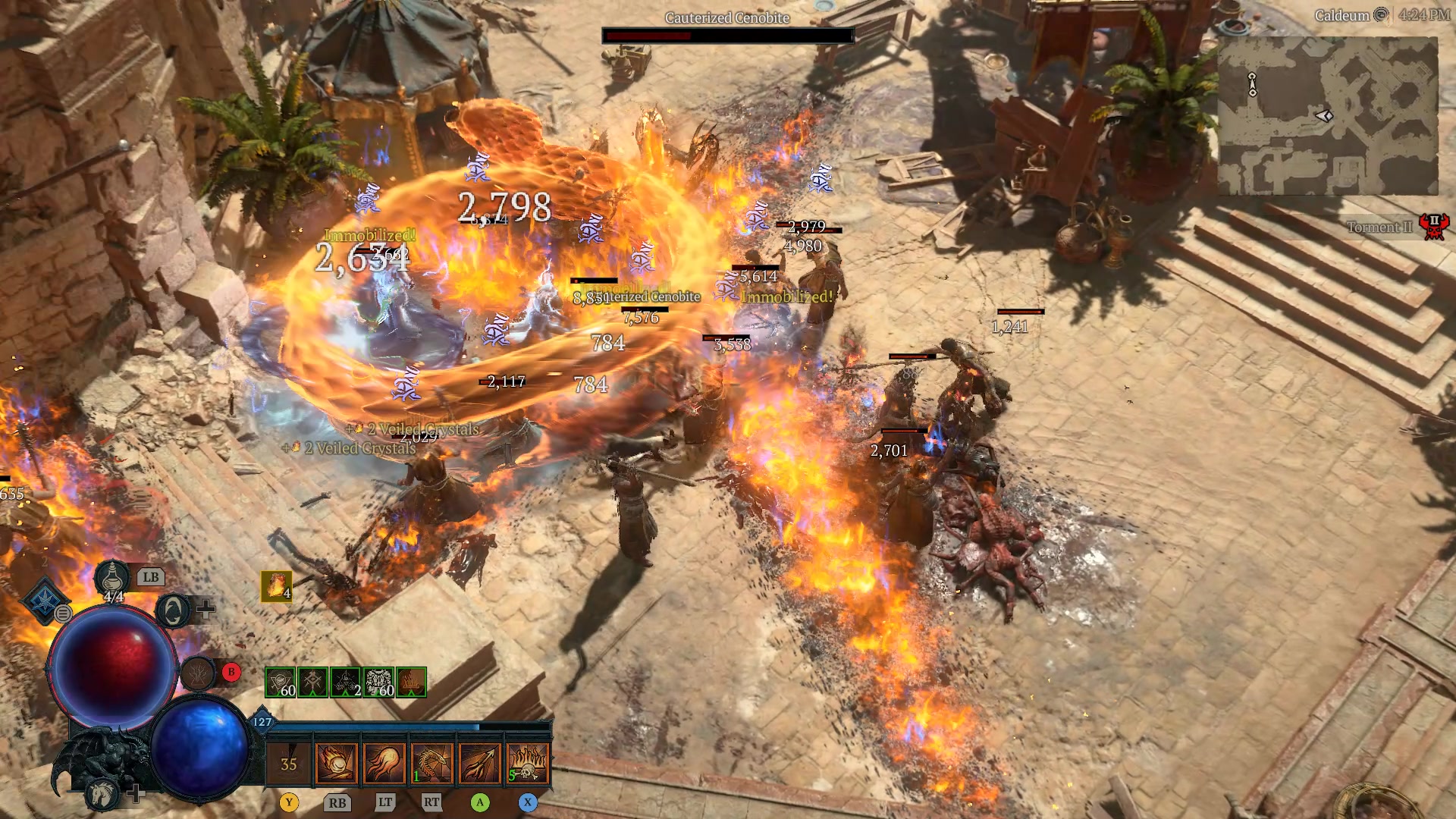Viewport: 1456px width, 819px height.
Task: Click the first sigil material showing 60
Action: click(280, 682)
